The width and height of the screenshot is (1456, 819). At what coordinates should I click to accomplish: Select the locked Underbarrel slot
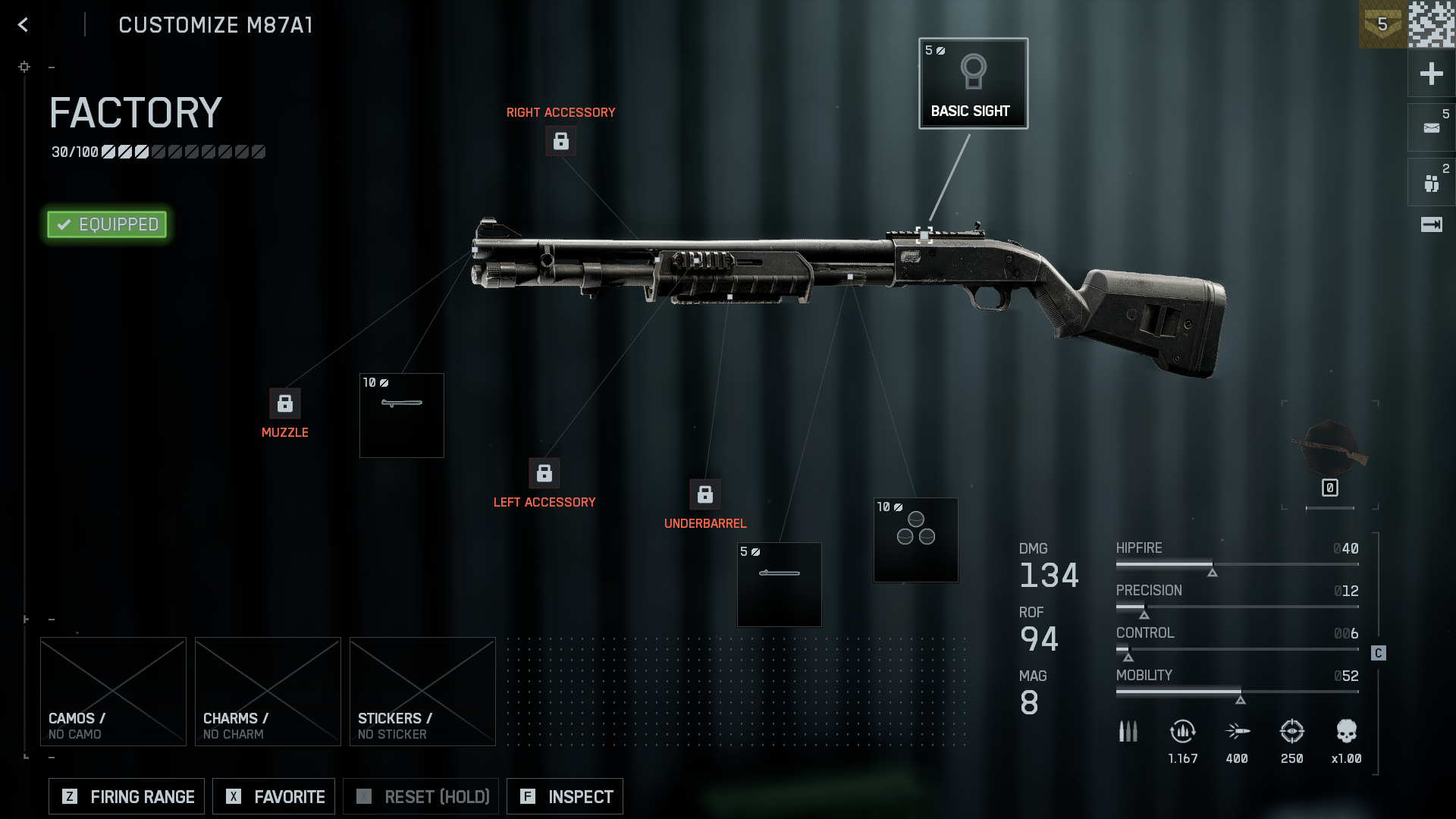705,494
